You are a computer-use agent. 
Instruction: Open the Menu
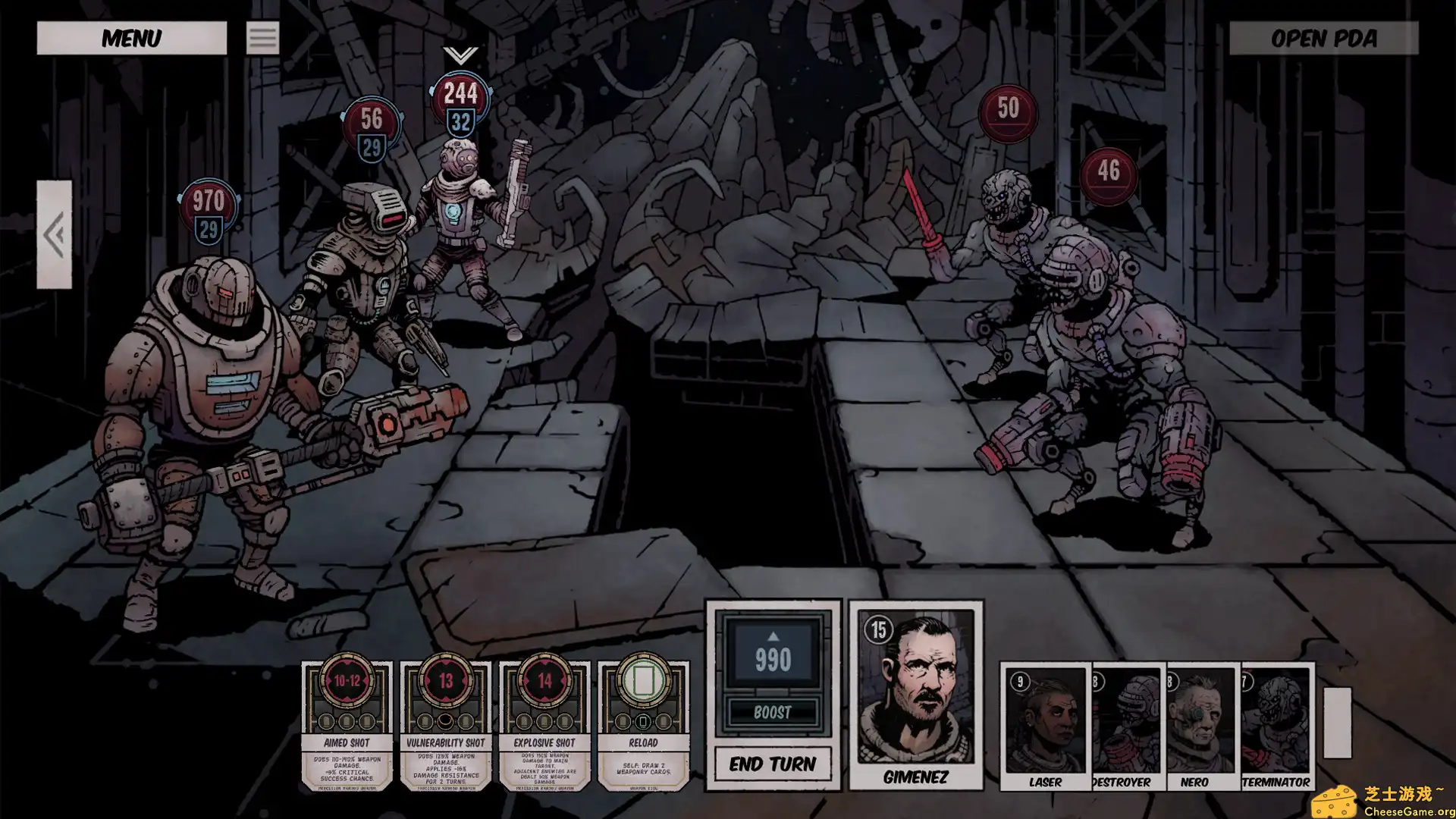click(131, 38)
